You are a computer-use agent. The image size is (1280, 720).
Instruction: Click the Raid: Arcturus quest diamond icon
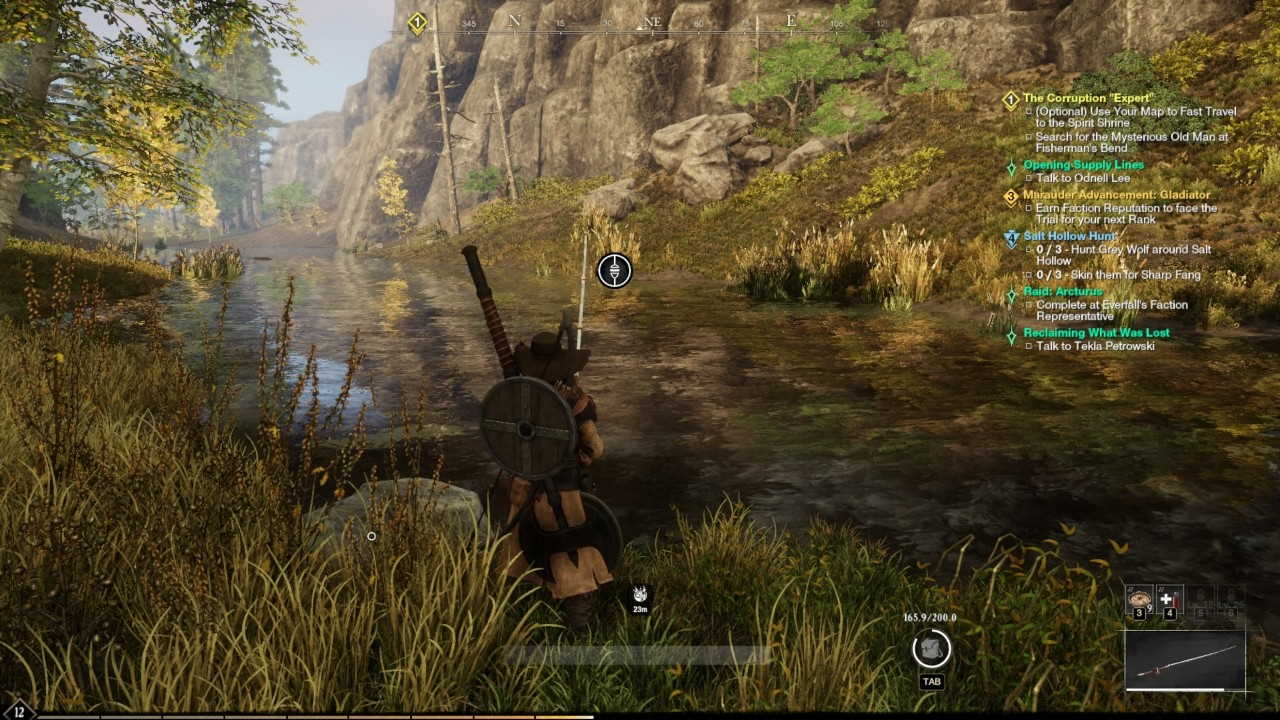pyautogui.click(x=1012, y=292)
